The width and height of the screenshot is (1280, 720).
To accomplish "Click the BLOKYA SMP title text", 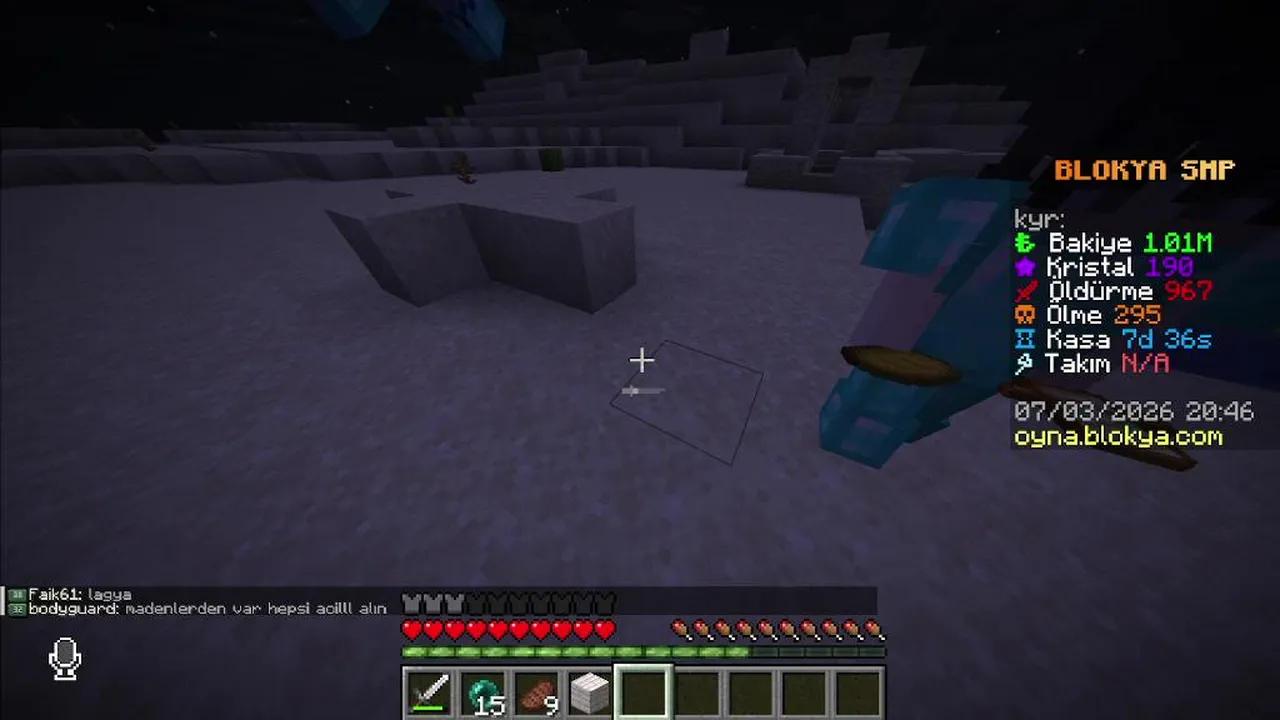I will (x=1143, y=170).
